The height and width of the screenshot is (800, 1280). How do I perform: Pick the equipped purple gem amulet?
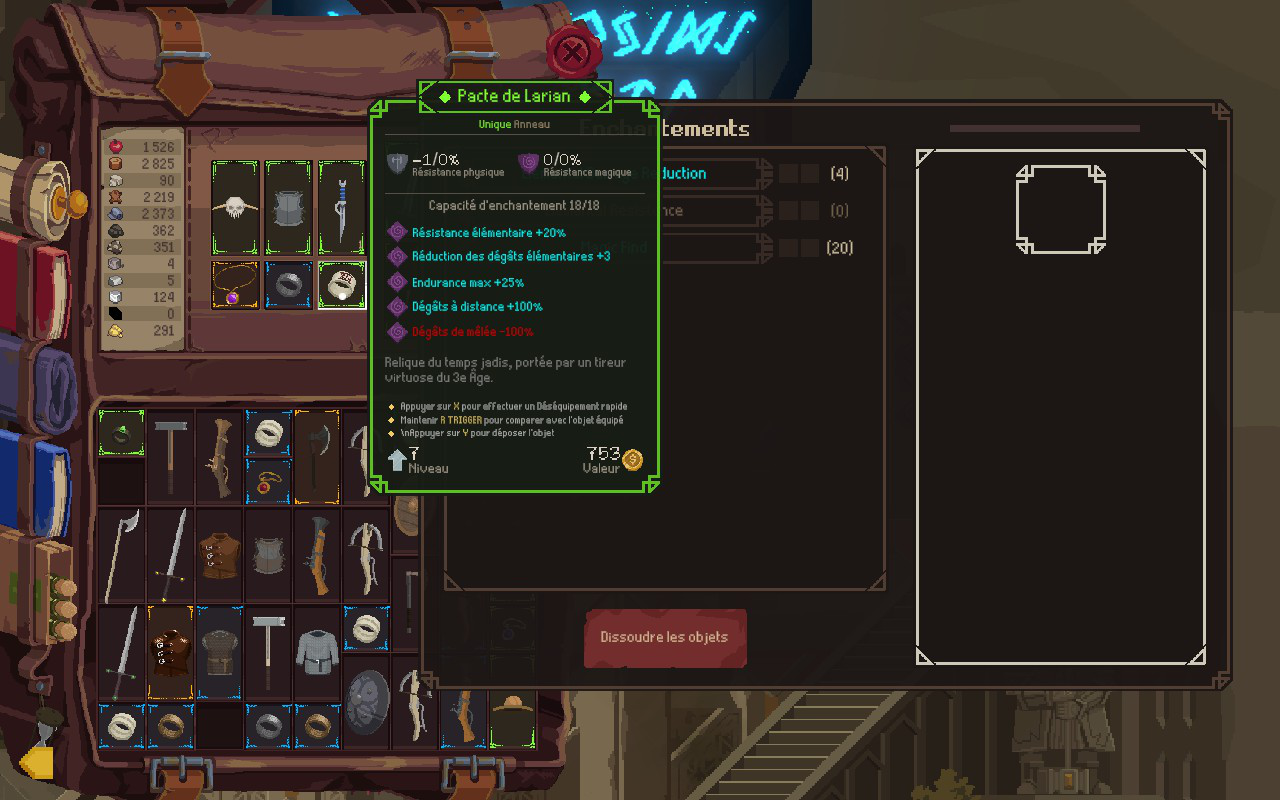pyautogui.click(x=235, y=286)
